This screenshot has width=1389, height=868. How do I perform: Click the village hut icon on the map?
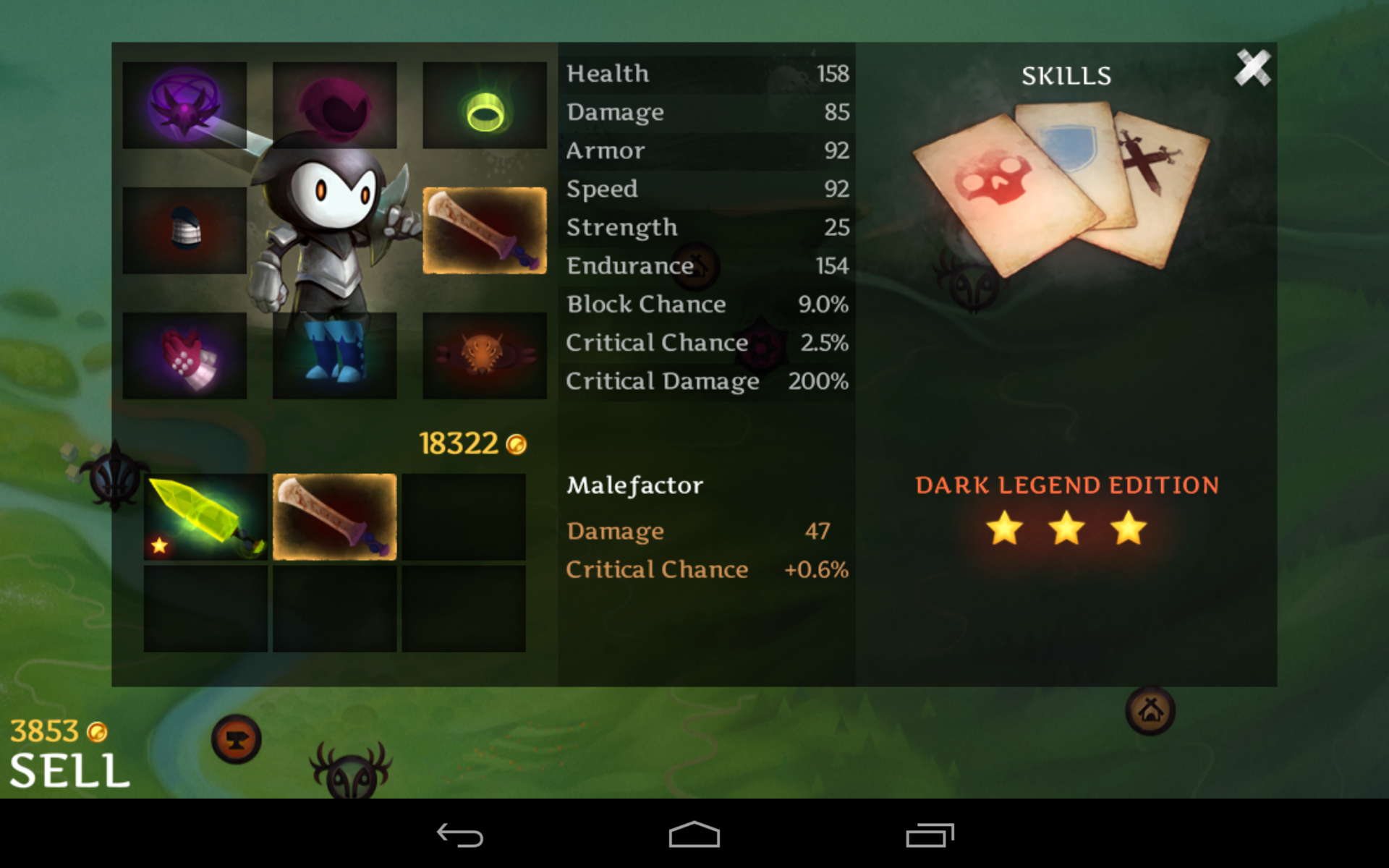[x=1150, y=711]
